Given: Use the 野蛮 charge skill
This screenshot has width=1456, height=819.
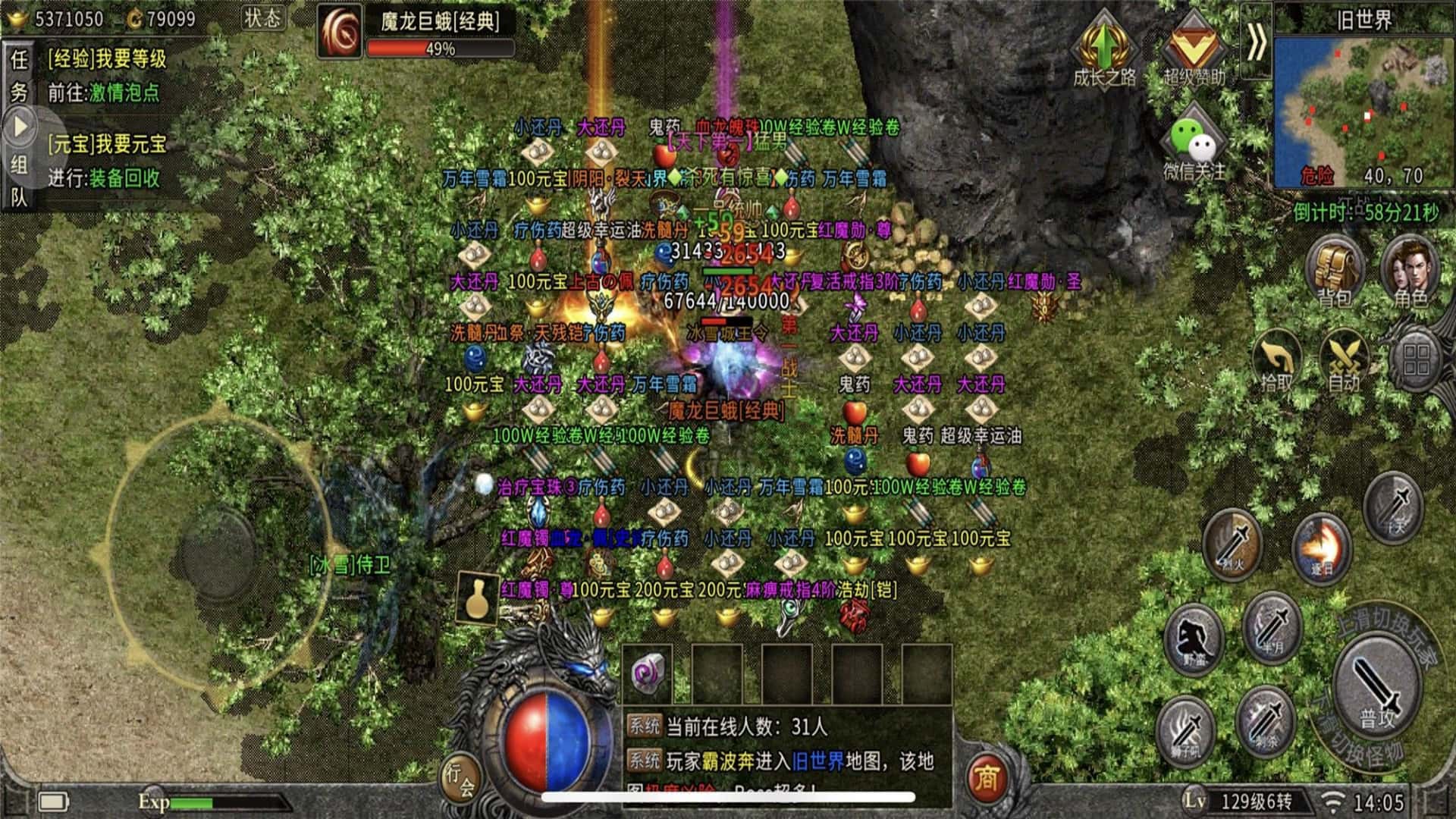Looking at the screenshot, I should click(1194, 641).
